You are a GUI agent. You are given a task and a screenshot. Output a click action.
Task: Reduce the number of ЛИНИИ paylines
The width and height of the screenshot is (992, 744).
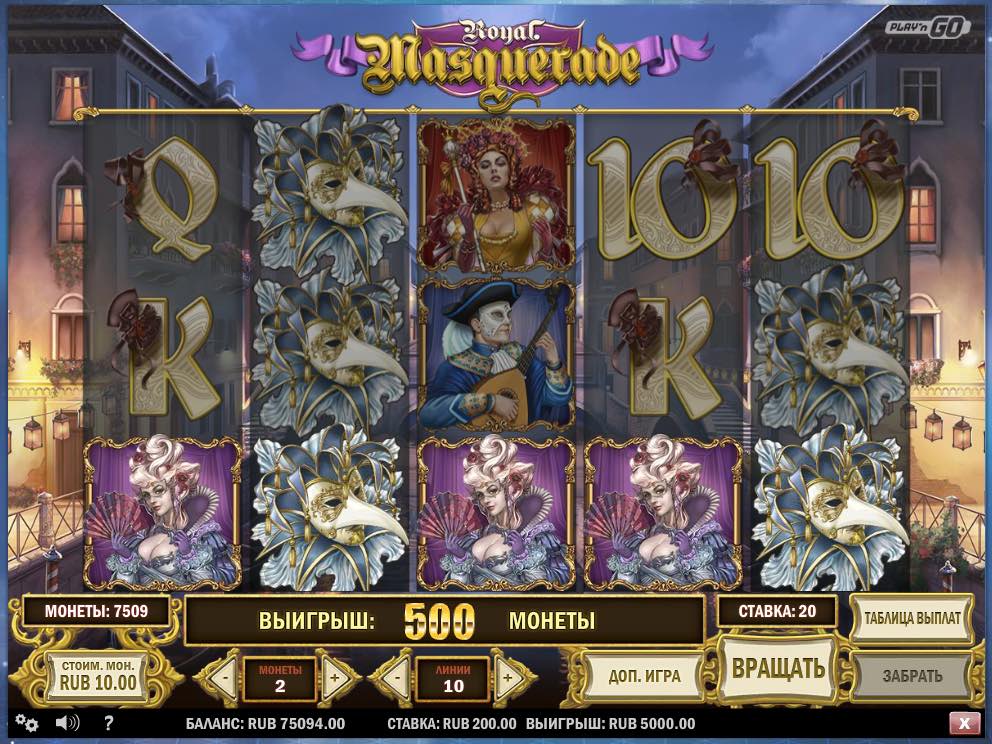(x=399, y=677)
